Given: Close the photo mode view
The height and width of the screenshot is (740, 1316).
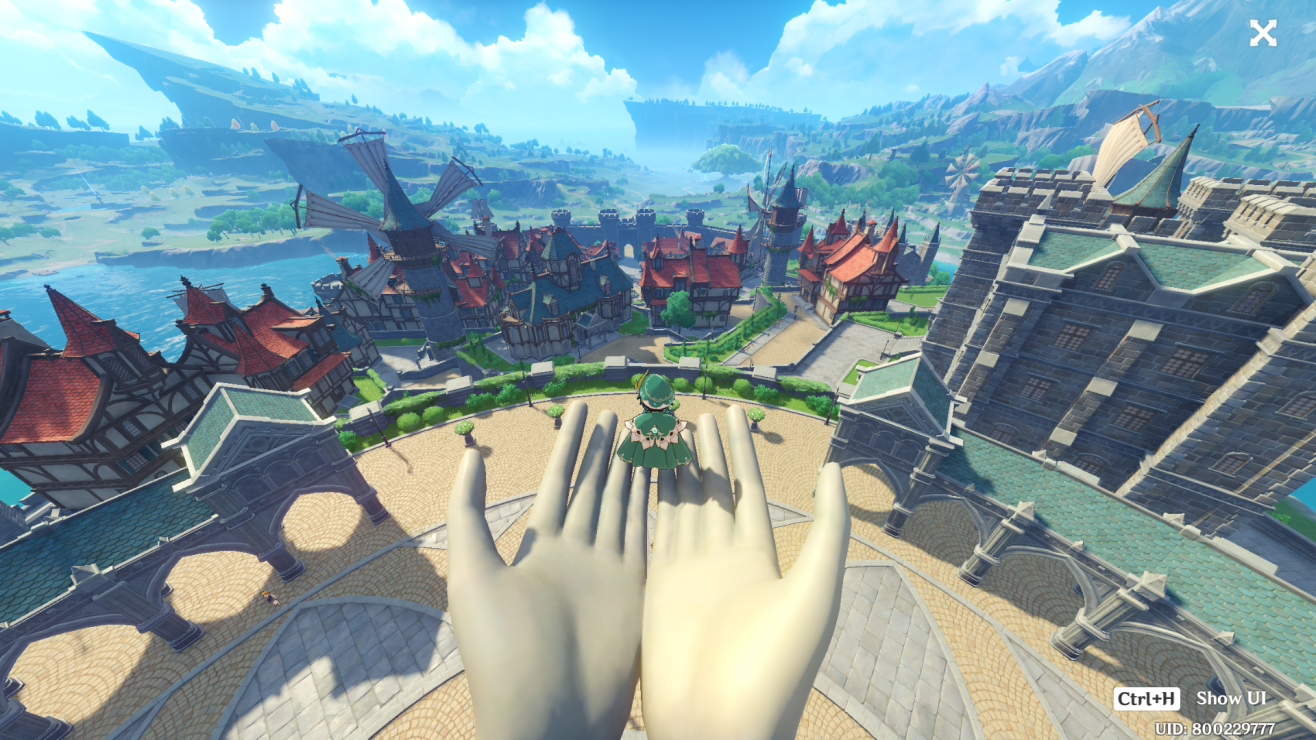Looking at the screenshot, I should [x=1262, y=34].
